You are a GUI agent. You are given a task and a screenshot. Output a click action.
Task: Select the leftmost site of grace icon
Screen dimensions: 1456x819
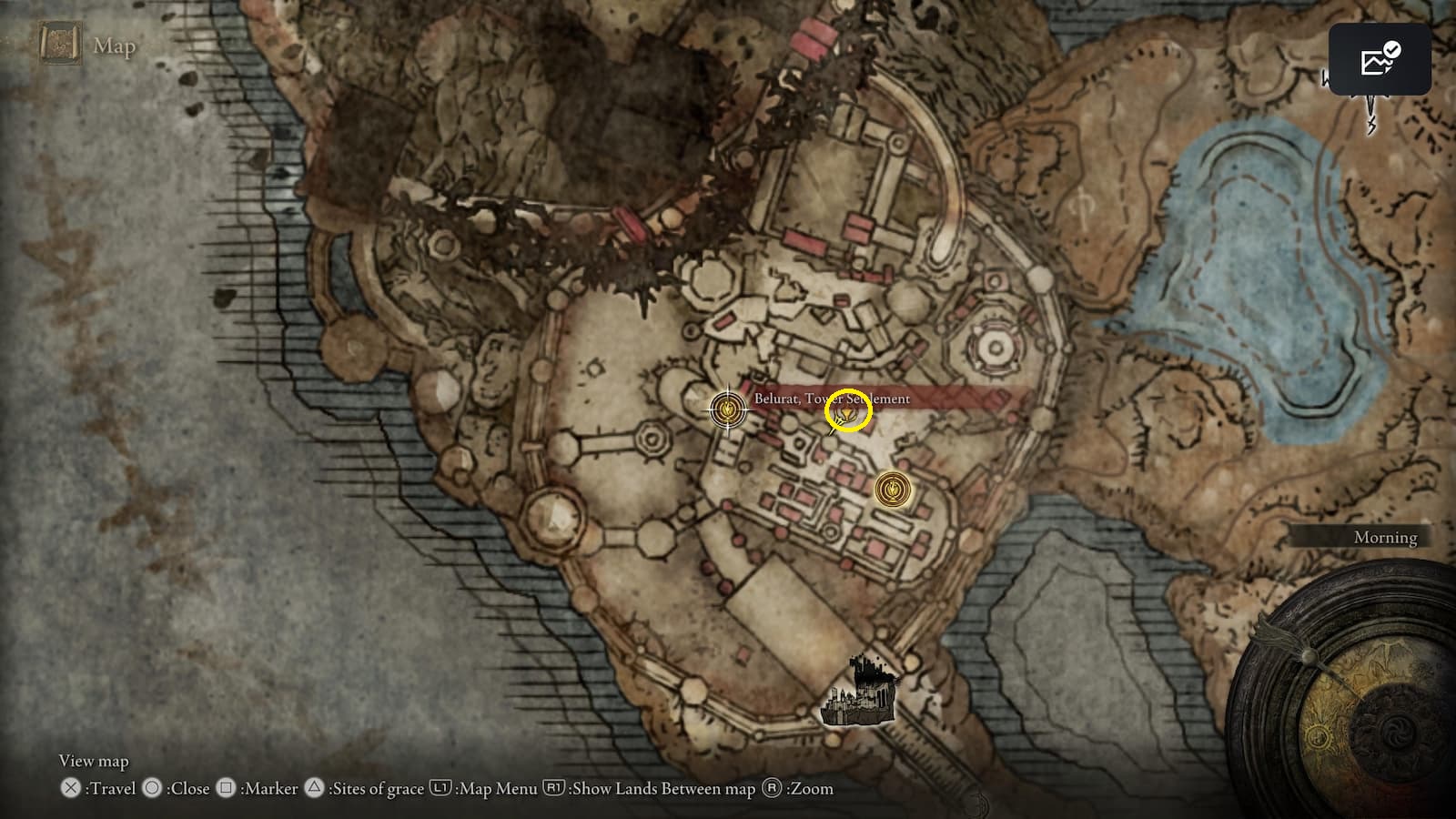726,409
